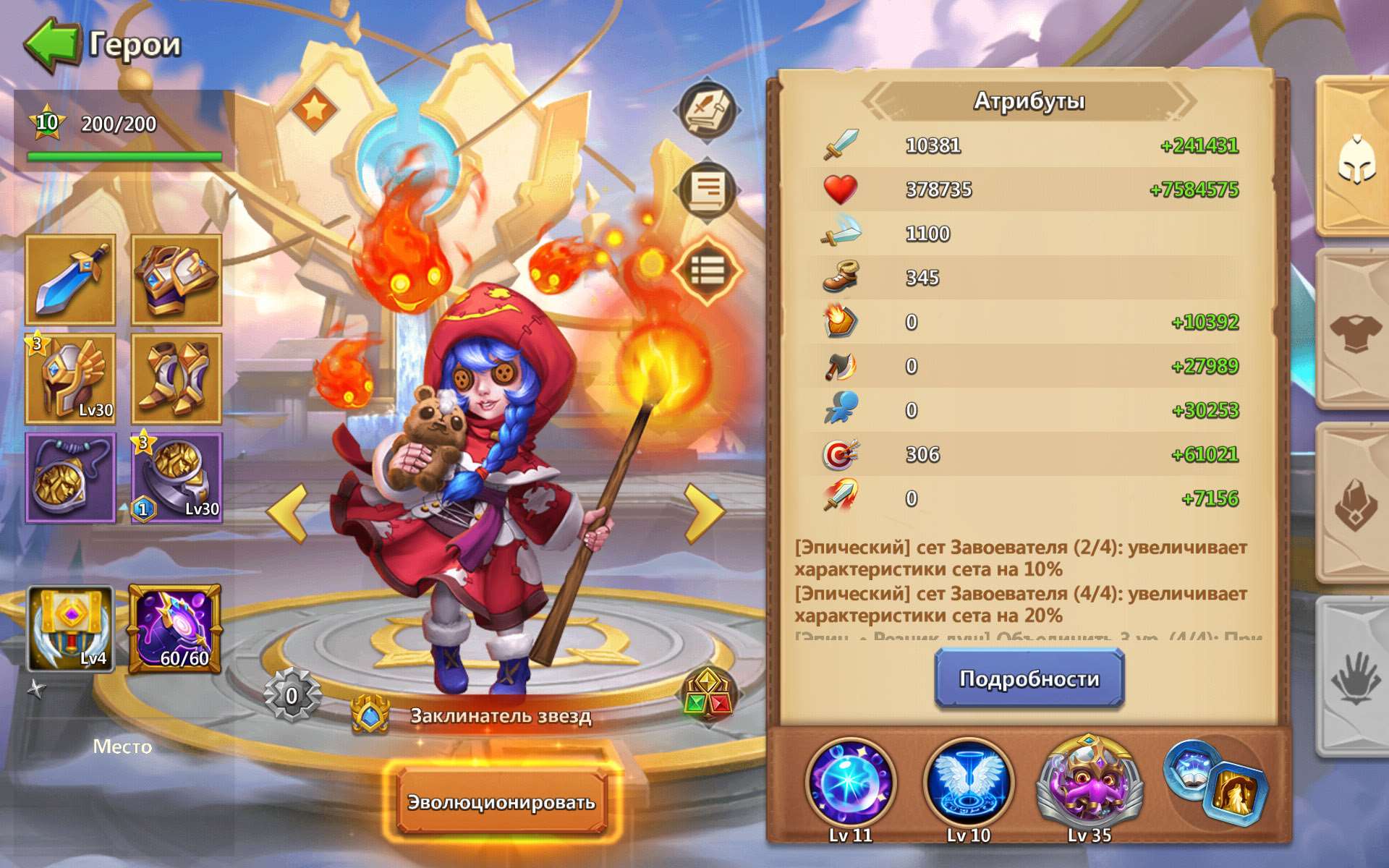The height and width of the screenshot is (868, 1389).
Task: Open the equipped sword weapon slot
Action: pyautogui.click(x=69, y=278)
